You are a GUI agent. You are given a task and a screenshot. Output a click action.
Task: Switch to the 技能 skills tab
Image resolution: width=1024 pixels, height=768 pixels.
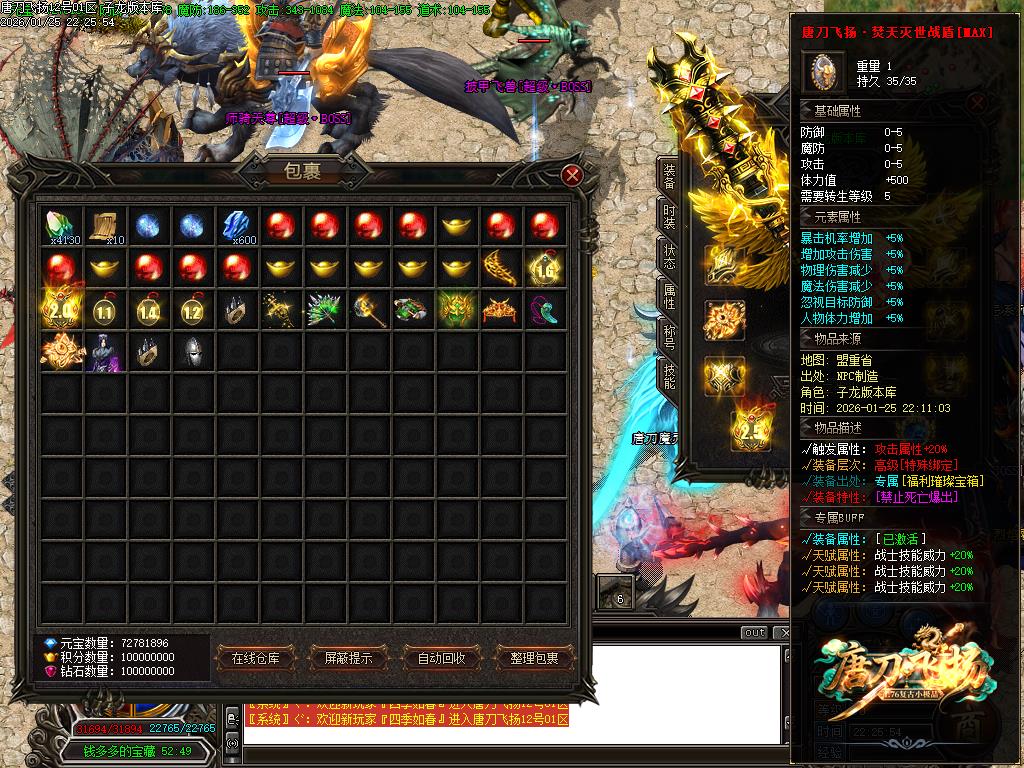point(669,375)
